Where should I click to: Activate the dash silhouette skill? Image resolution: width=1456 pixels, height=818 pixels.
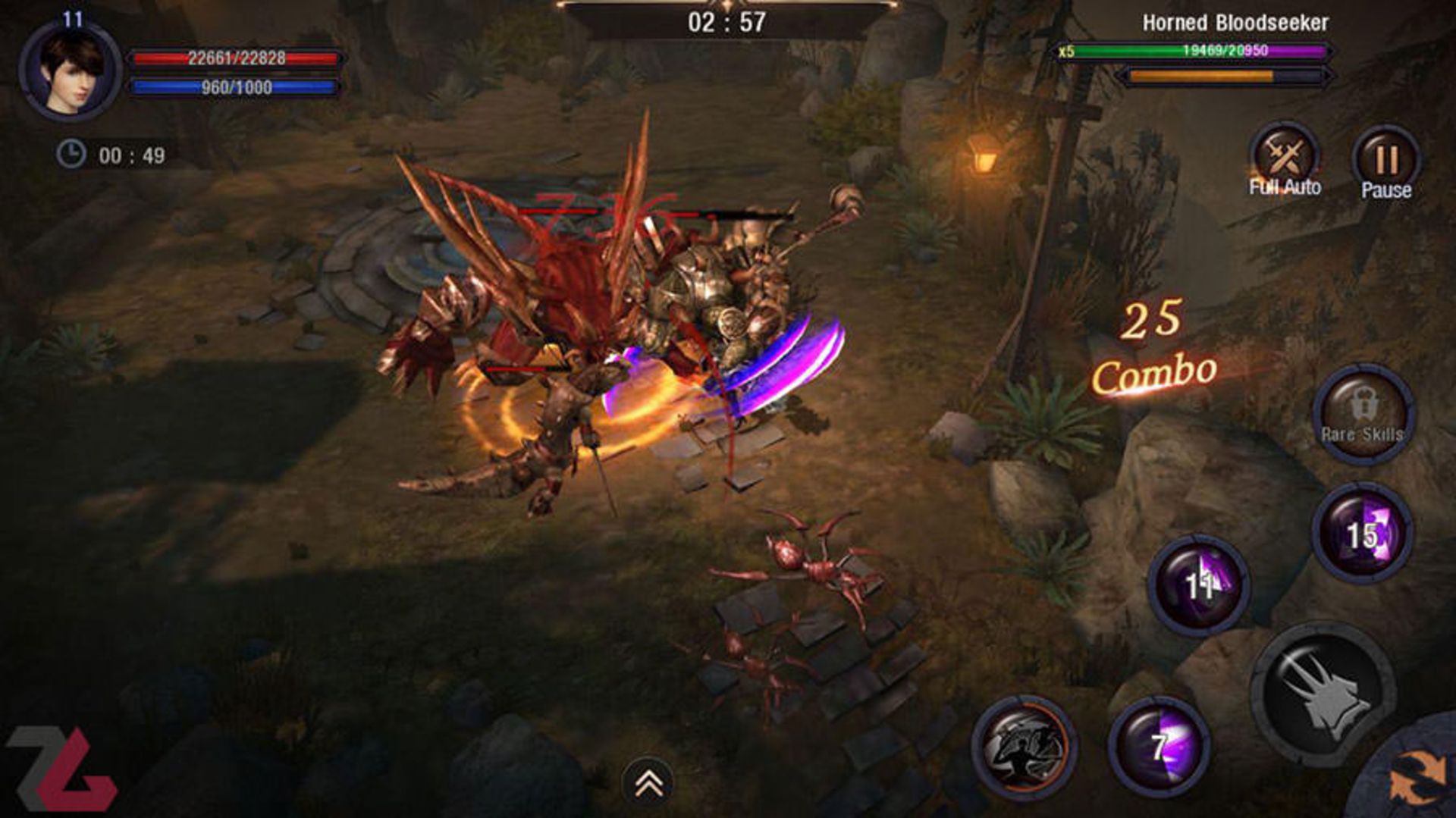(x=1025, y=747)
